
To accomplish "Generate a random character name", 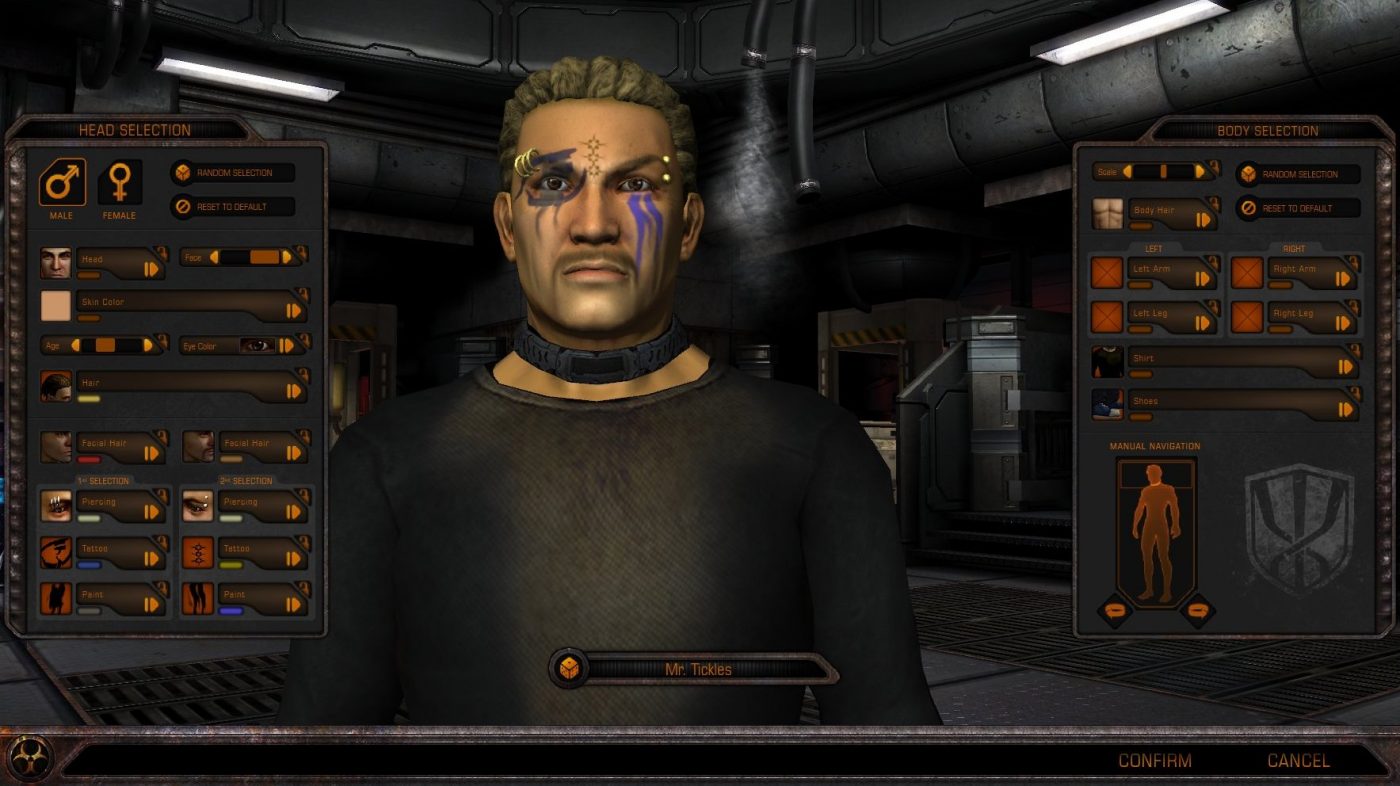I will coord(569,668).
